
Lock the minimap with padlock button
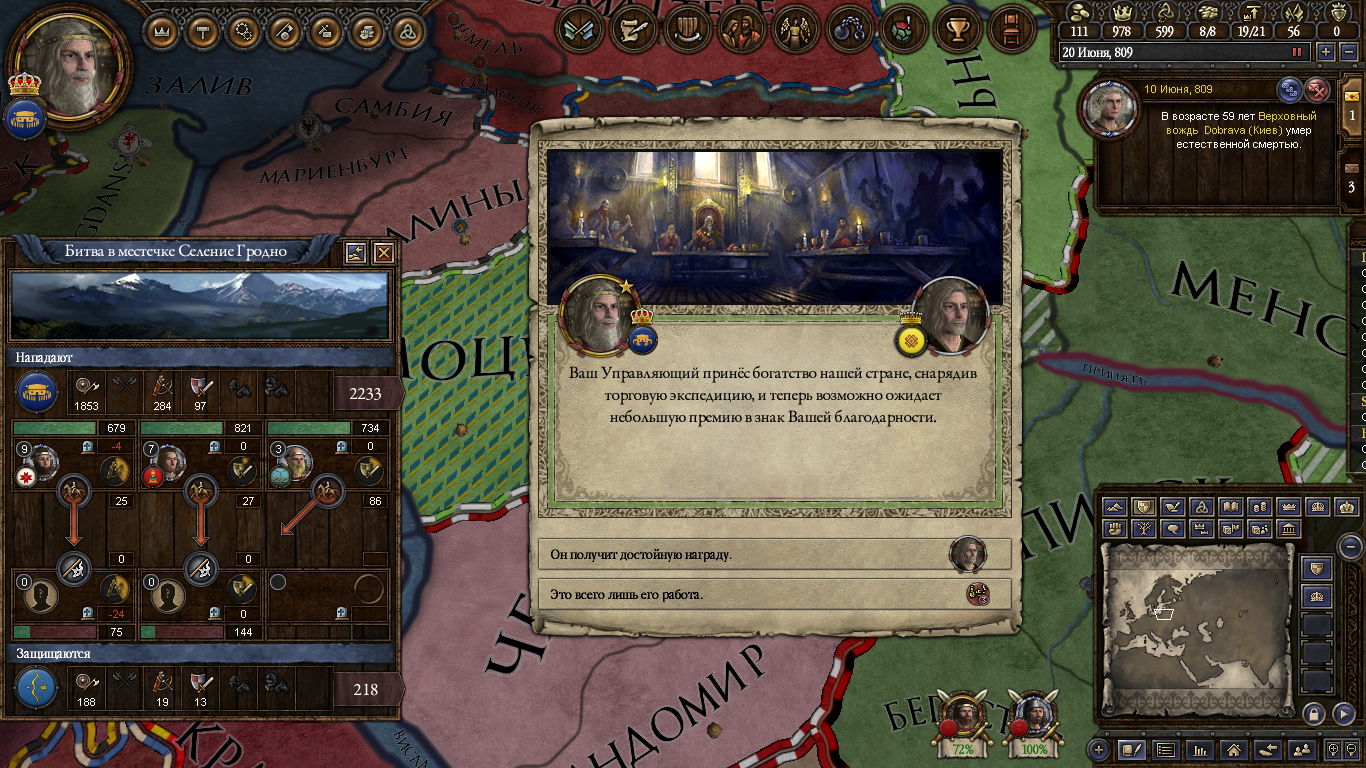(x=1313, y=713)
